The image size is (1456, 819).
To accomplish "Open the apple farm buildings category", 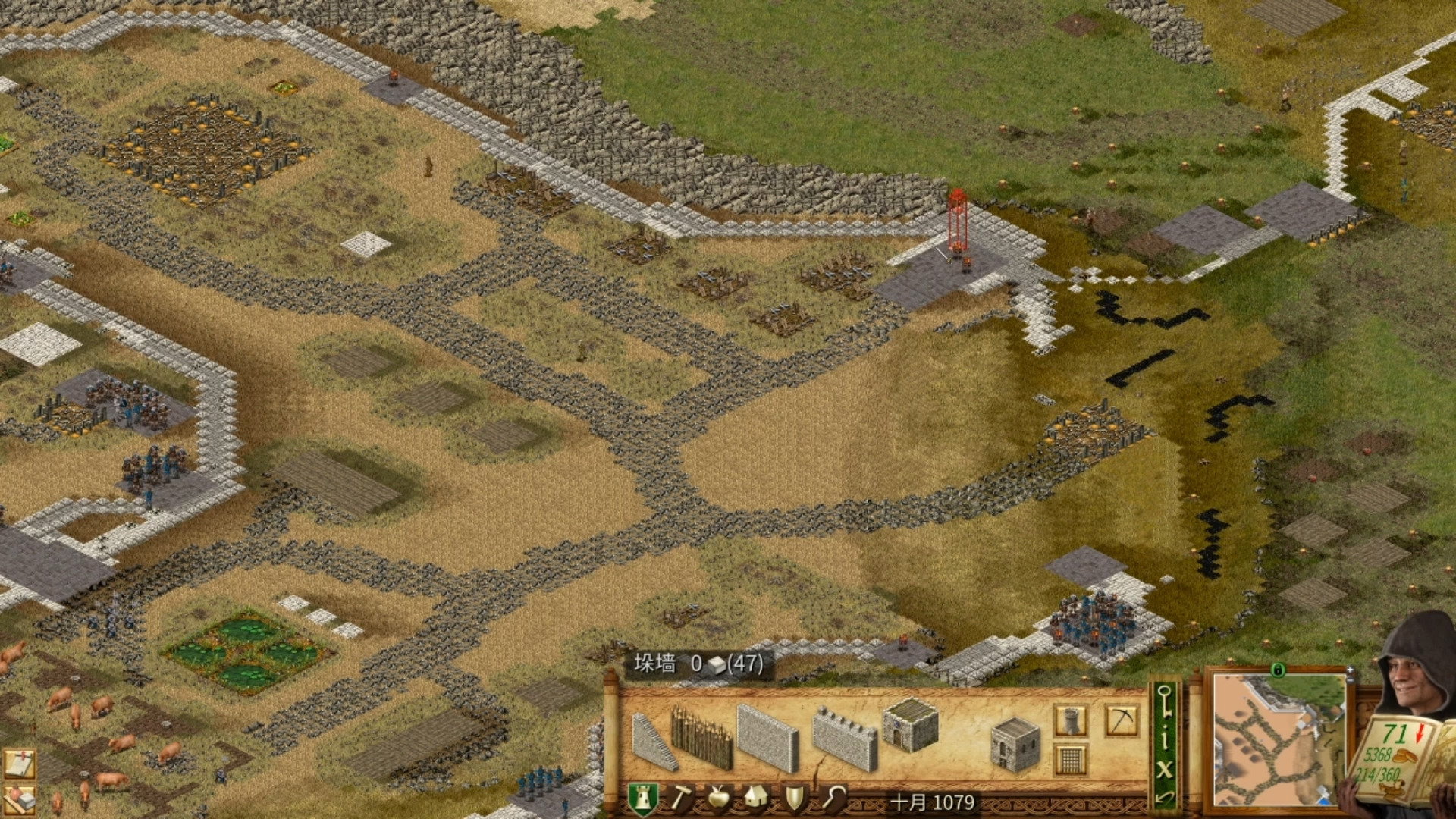I will pos(717,799).
